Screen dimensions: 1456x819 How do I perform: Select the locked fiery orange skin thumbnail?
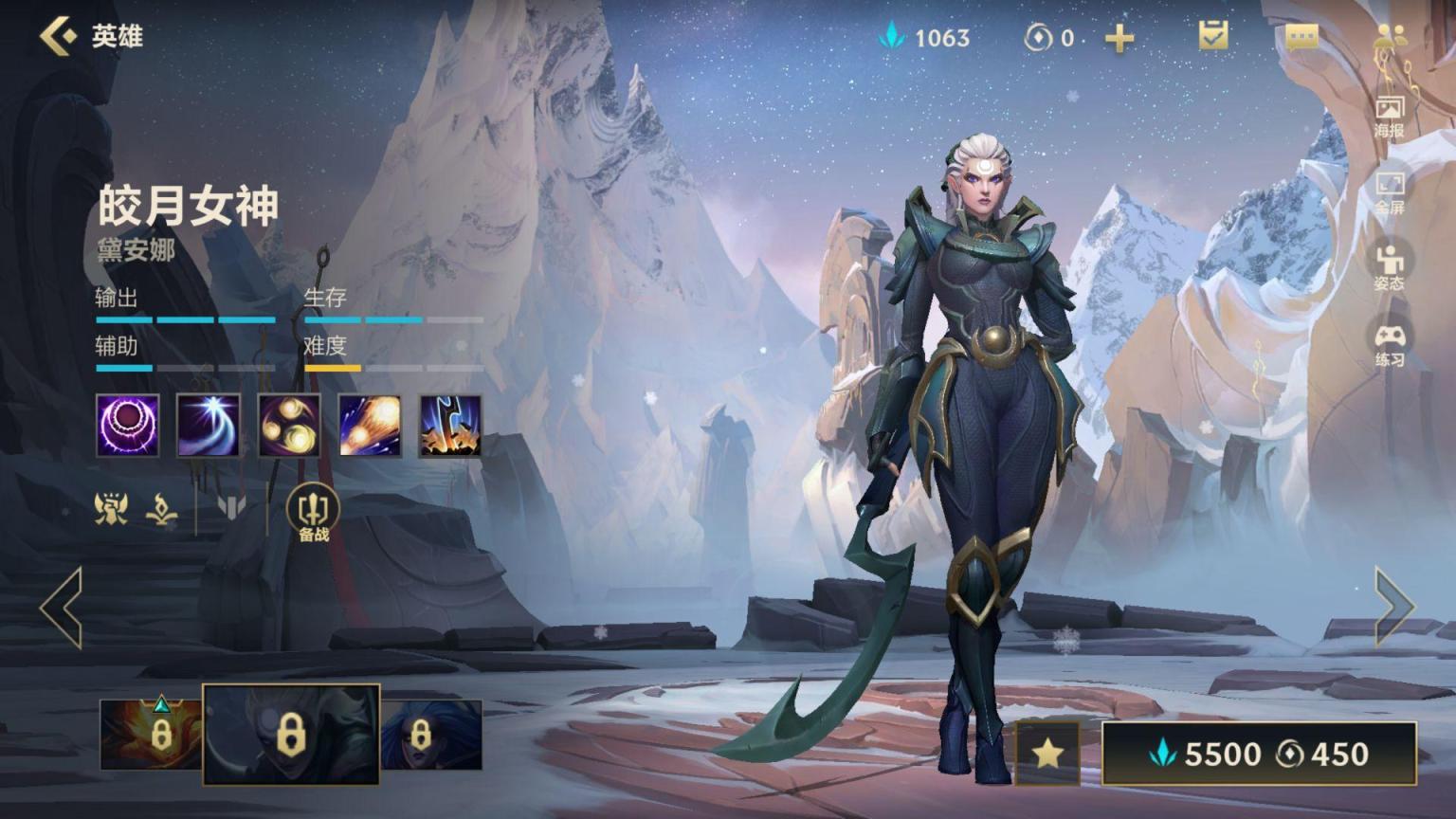[150, 734]
